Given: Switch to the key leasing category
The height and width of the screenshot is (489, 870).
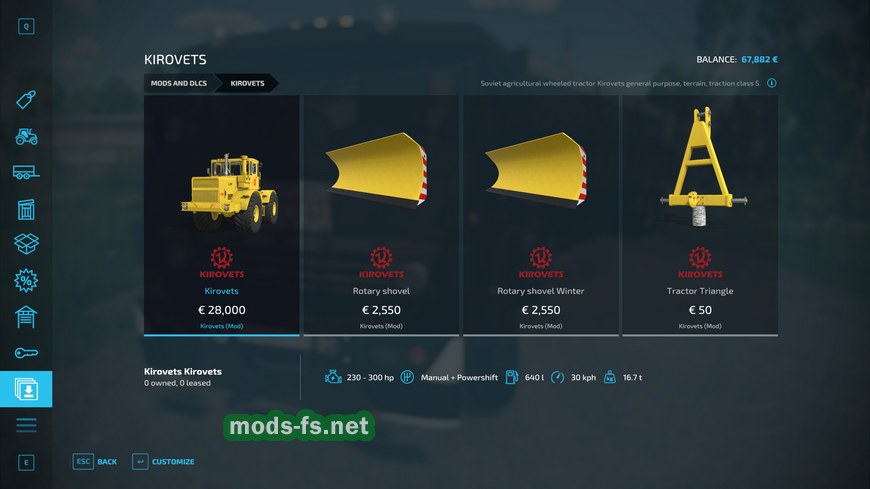Looking at the screenshot, I should pyautogui.click(x=26, y=353).
